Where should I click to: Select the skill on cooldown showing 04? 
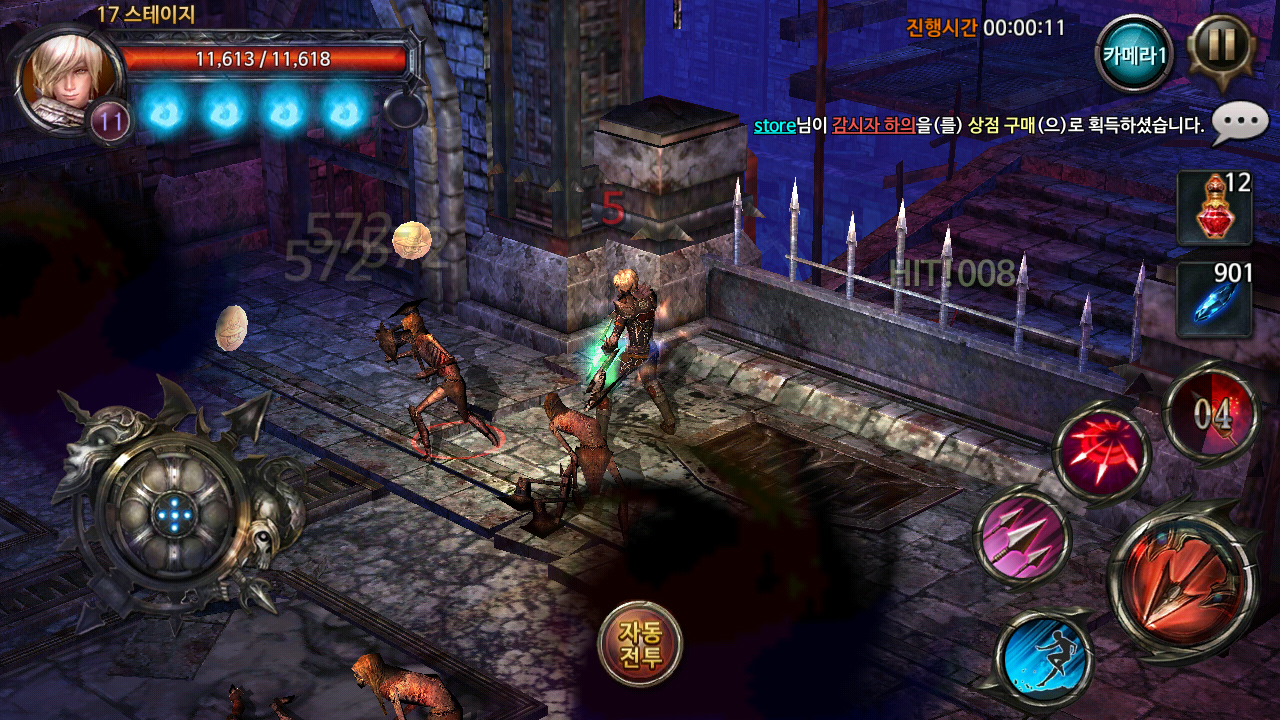1213,413
